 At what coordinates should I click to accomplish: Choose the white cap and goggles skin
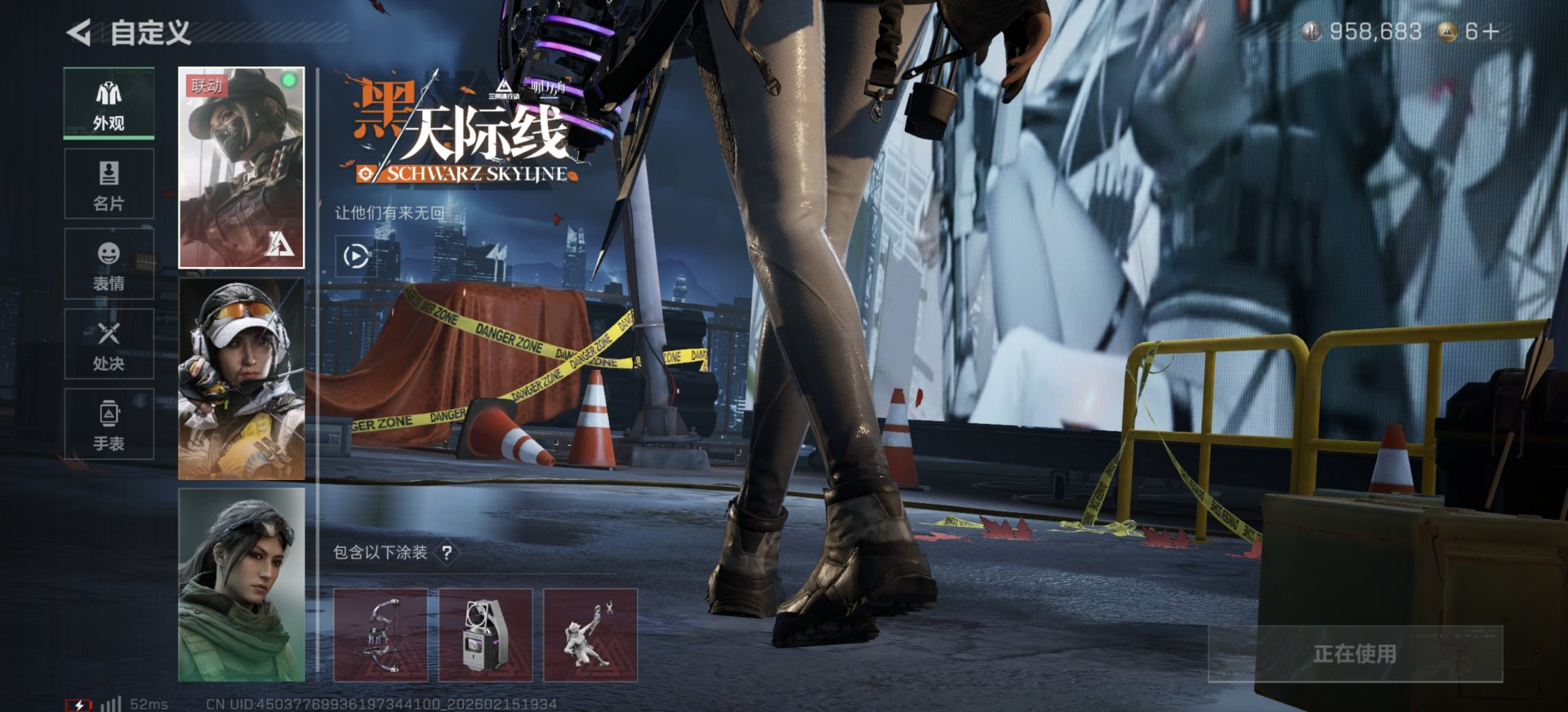pos(241,378)
